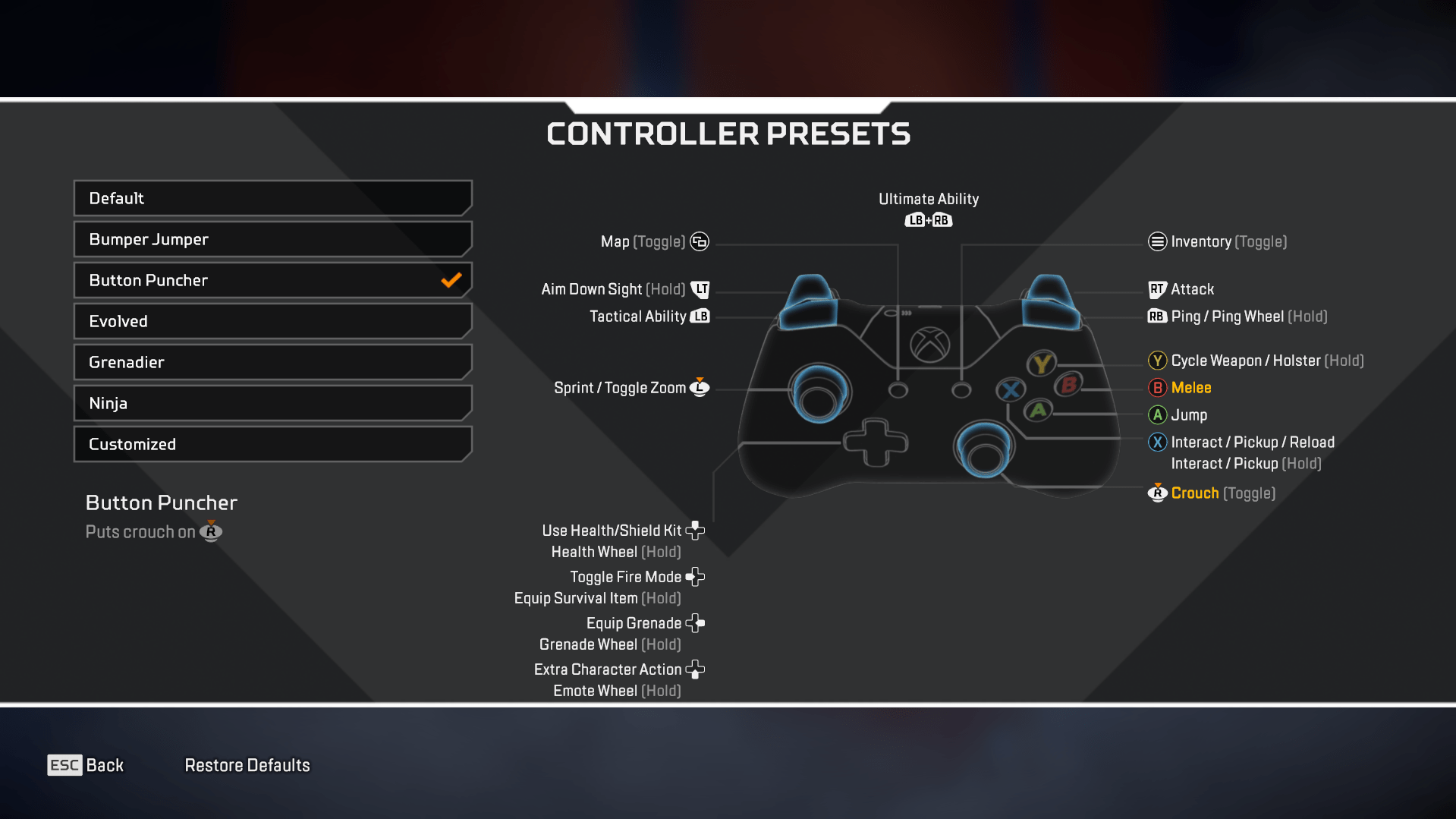Click the ESC Back control
This screenshot has height=819, width=1456.
coord(85,765)
